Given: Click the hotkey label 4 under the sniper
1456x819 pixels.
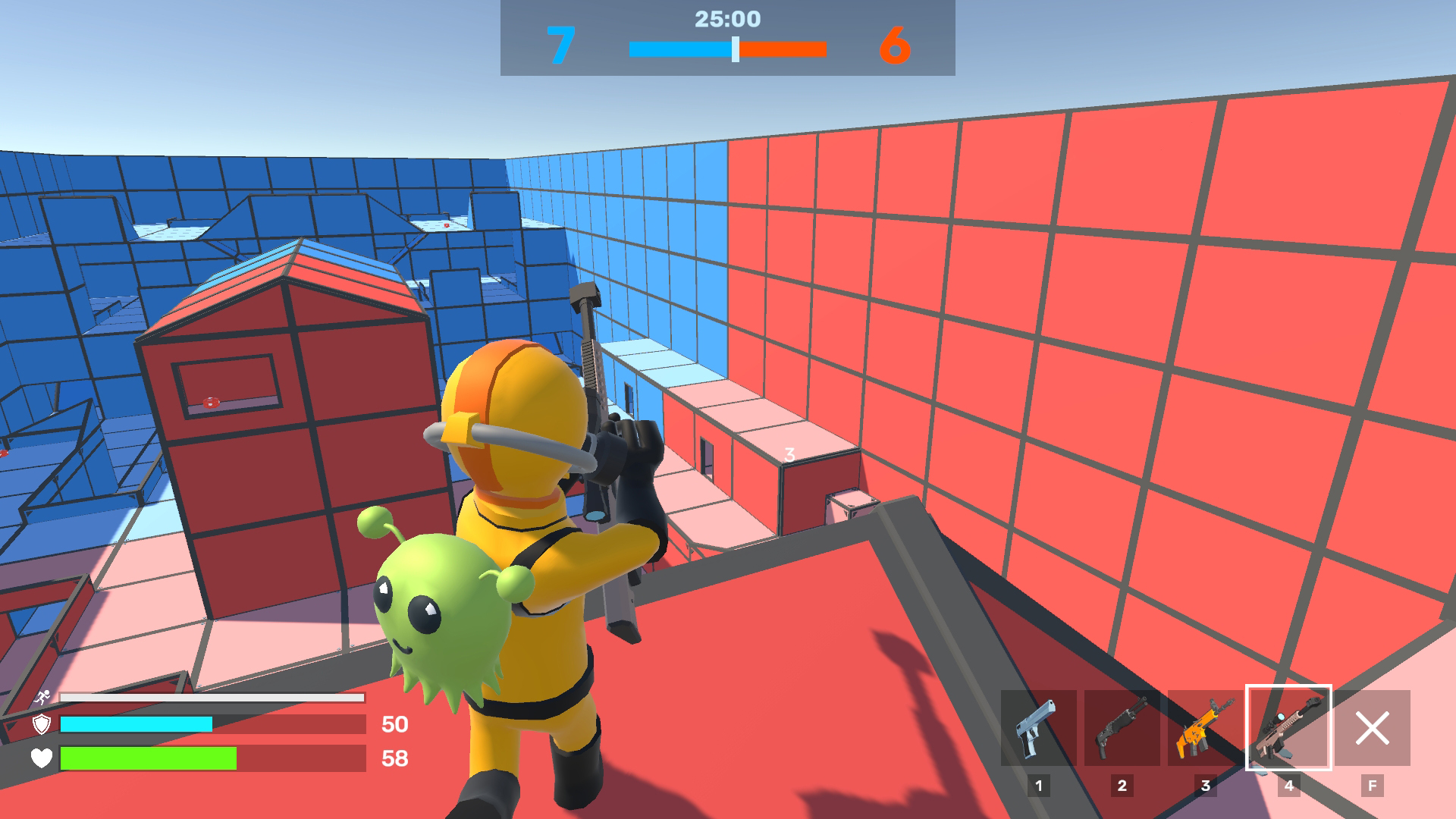Looking at the screenshot, I should 1289,786.
